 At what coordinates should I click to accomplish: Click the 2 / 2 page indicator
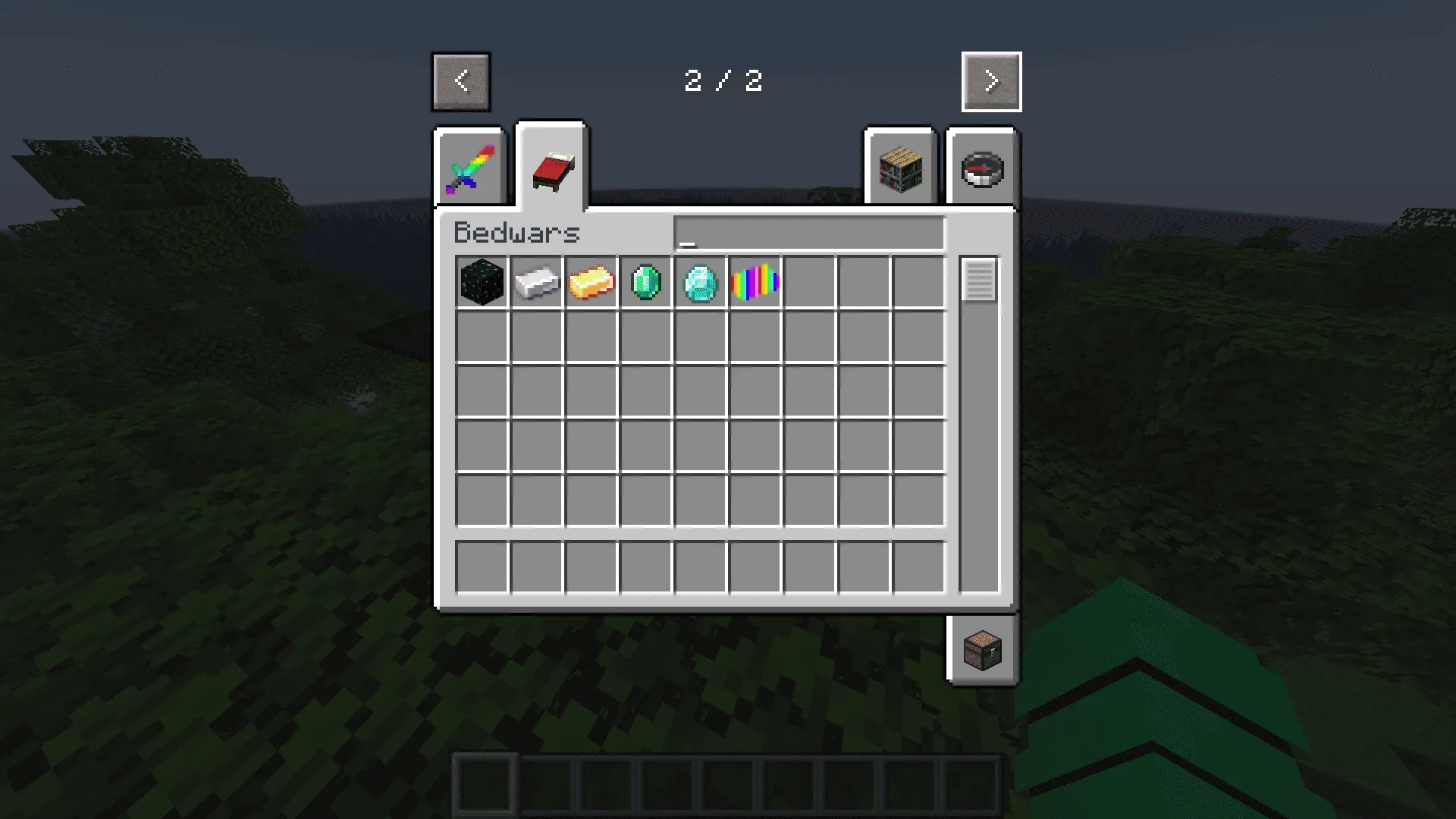point(723,82)
